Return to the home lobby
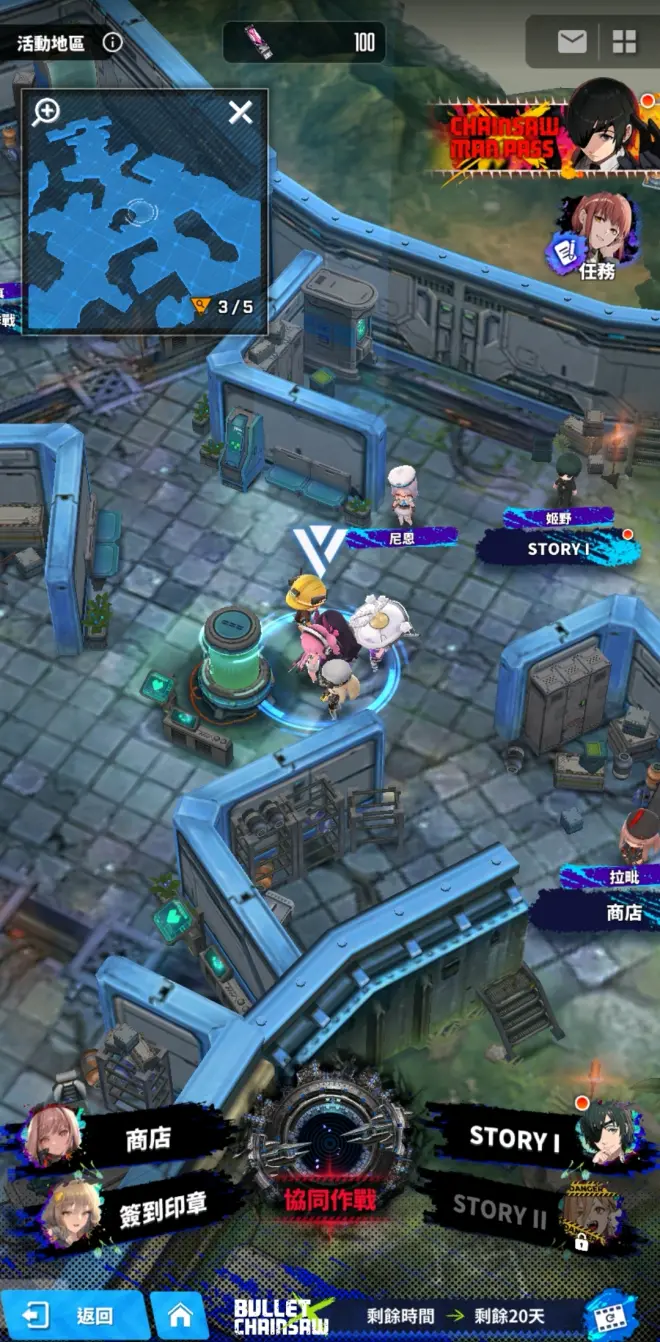Image resolution: width=660 pixels, height=1342 pixels. pos(180,1316)
